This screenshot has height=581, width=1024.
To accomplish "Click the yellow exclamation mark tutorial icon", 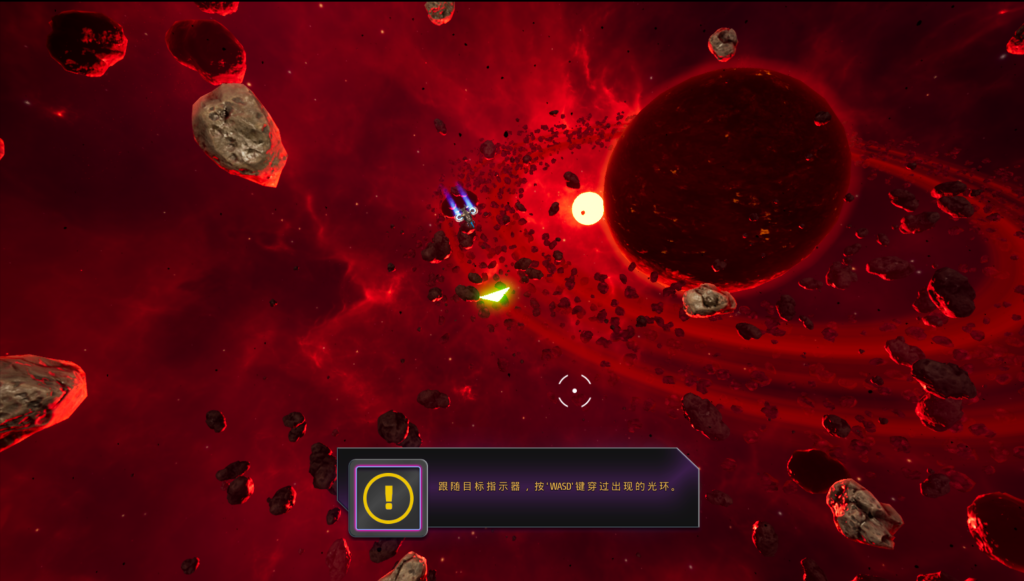I will pyautogui.click(x=388, y=497).
